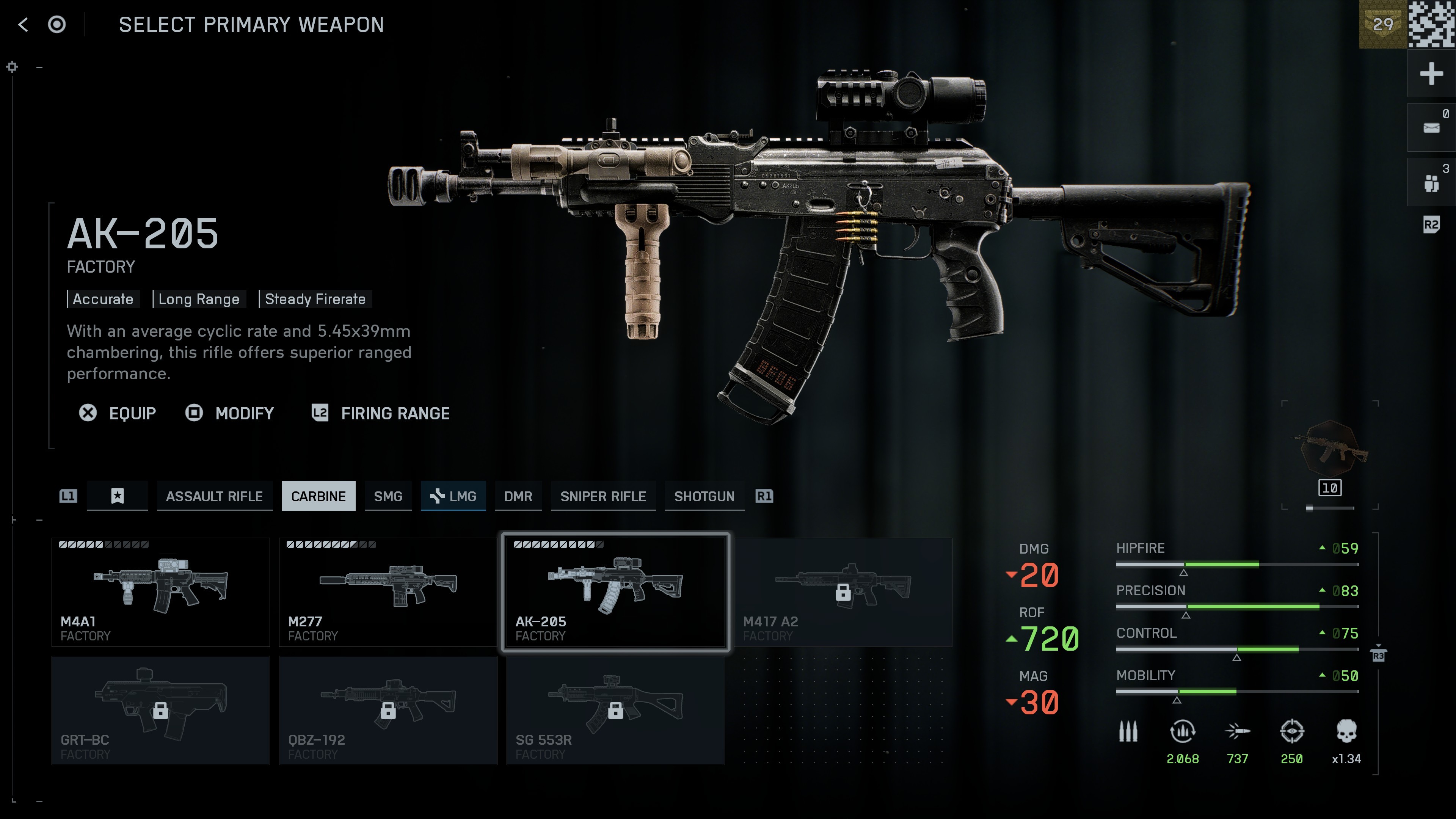
Task: Choose the locked SG 553R tile
Action: [615, 711]
